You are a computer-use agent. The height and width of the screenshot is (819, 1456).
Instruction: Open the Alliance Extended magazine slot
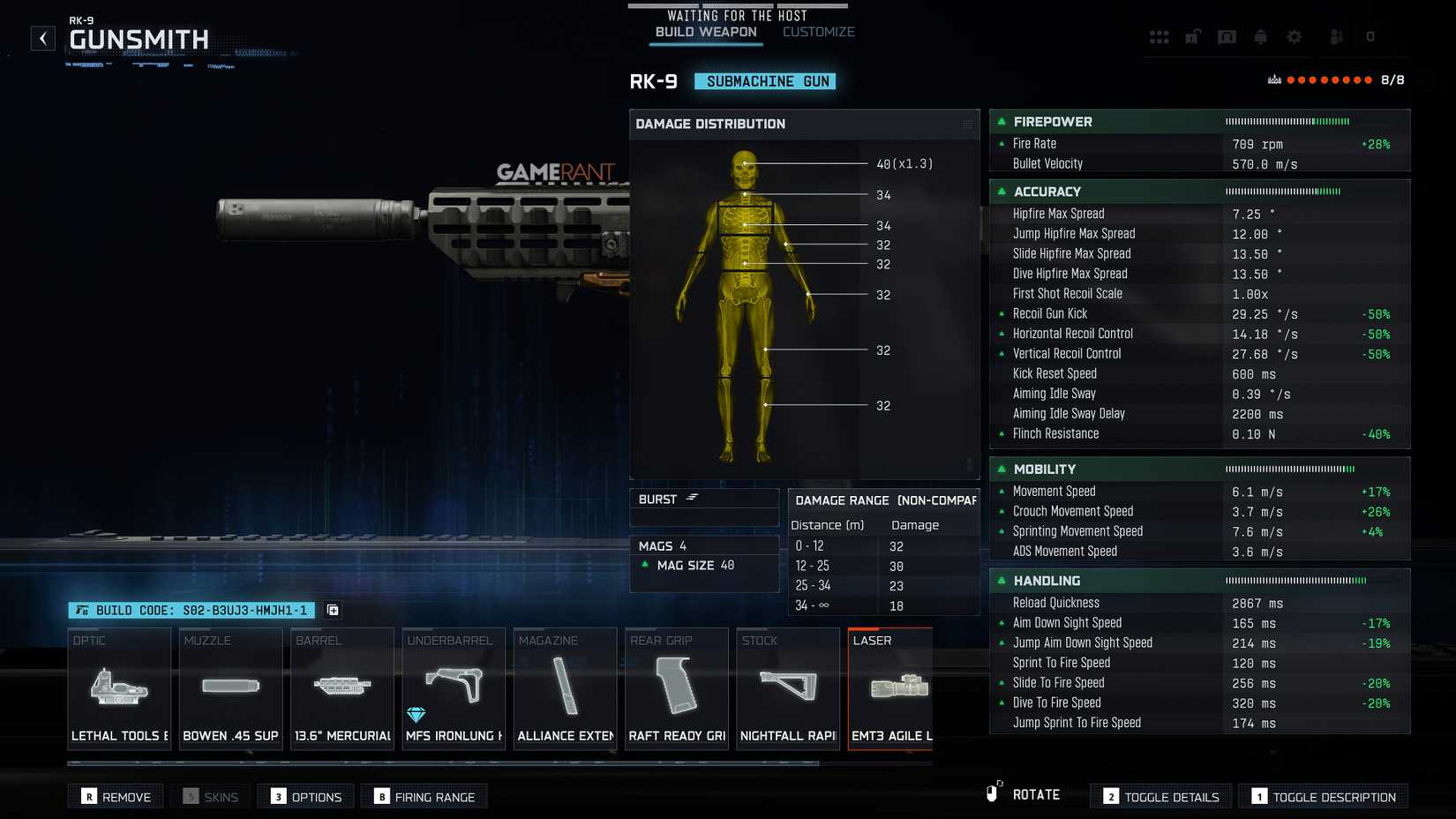click(x=565, y=688)
